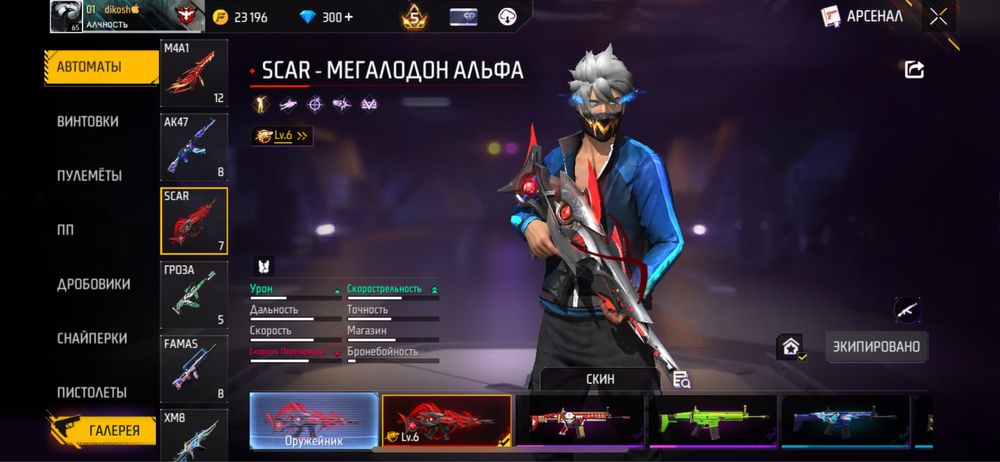Select the ПУЛЕМЁТЫ category
1000x462 pixels.
(90, 175)
